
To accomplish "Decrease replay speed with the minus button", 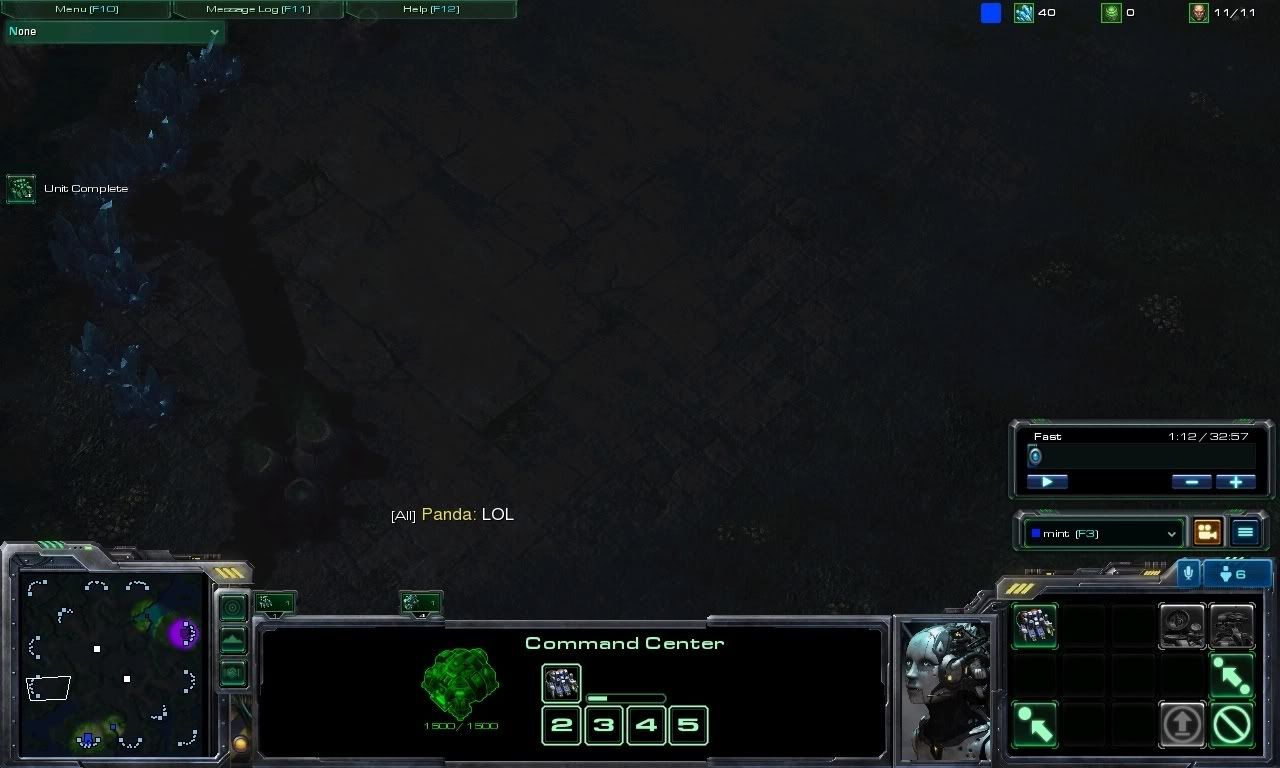I will pos(1191,481).
